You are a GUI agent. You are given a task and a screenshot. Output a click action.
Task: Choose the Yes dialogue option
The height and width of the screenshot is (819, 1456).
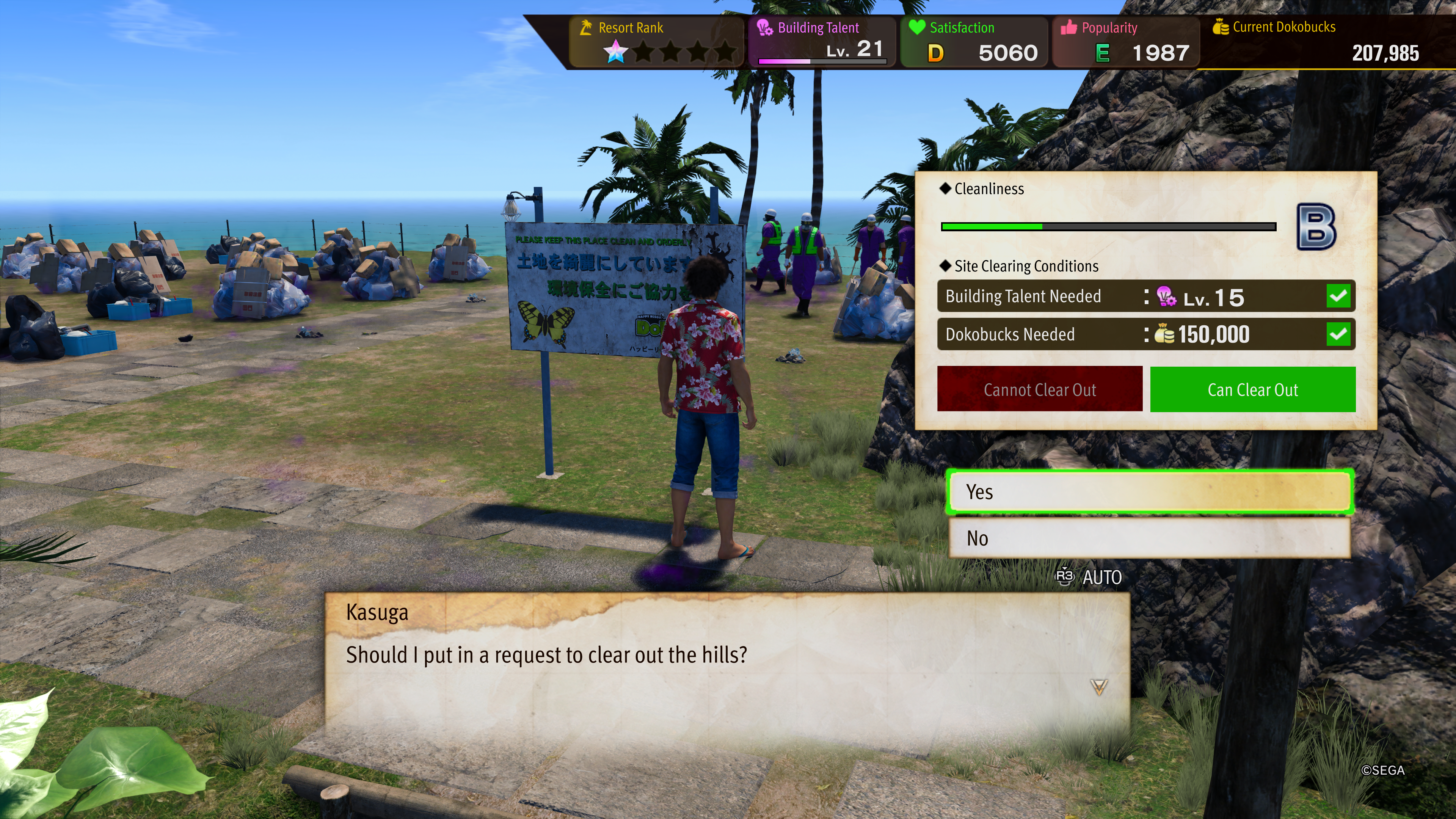tap(1149, 492)
